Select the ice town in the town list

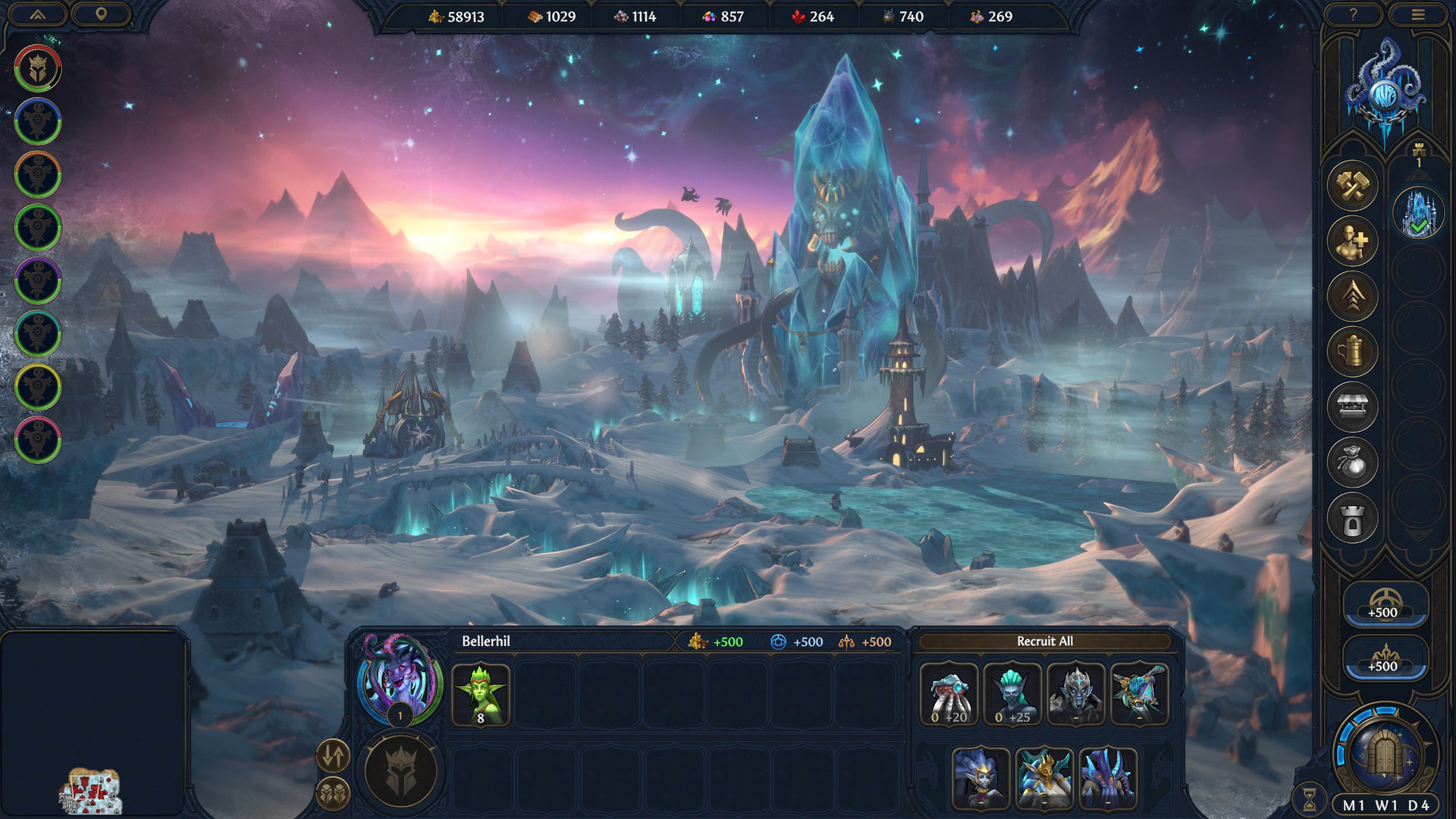click(1418, 214)
